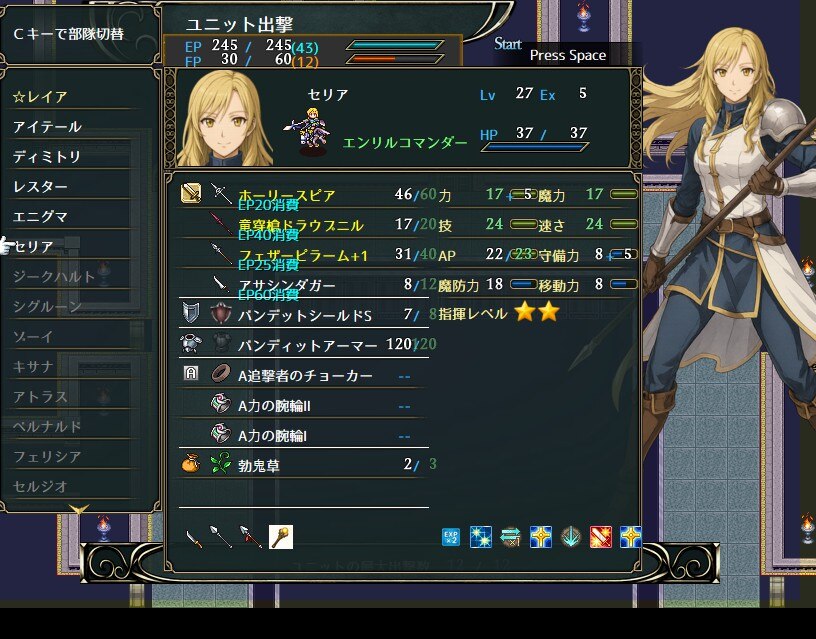Select シグルーン in the unit list

click(47, 306)
